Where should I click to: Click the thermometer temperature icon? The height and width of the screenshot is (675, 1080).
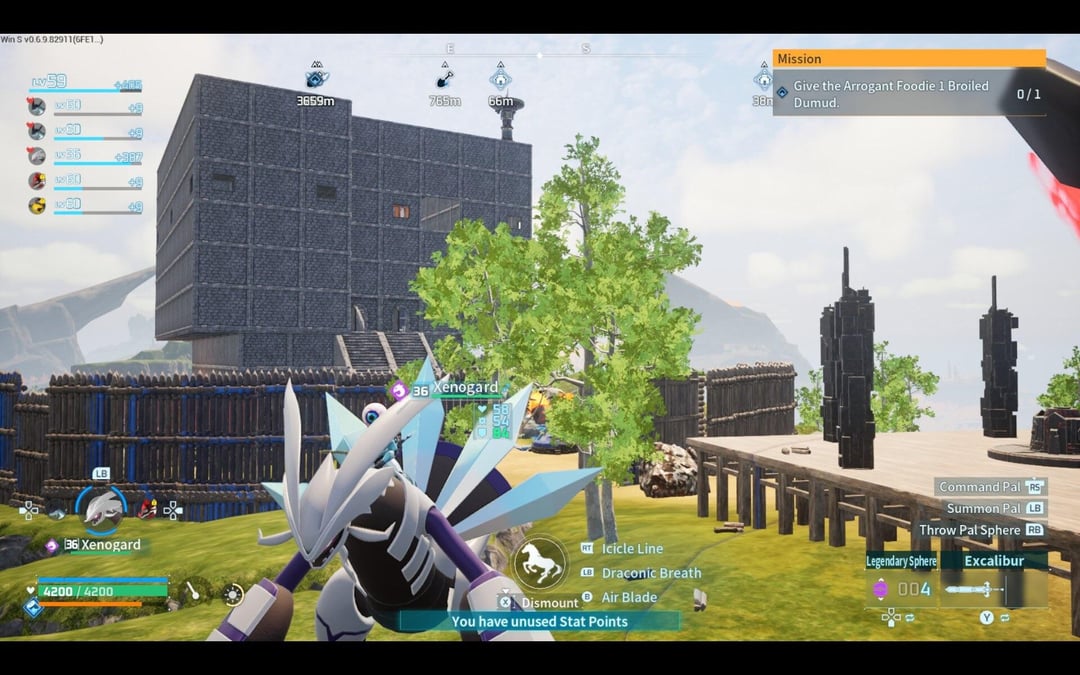click(x=188, y=593)
